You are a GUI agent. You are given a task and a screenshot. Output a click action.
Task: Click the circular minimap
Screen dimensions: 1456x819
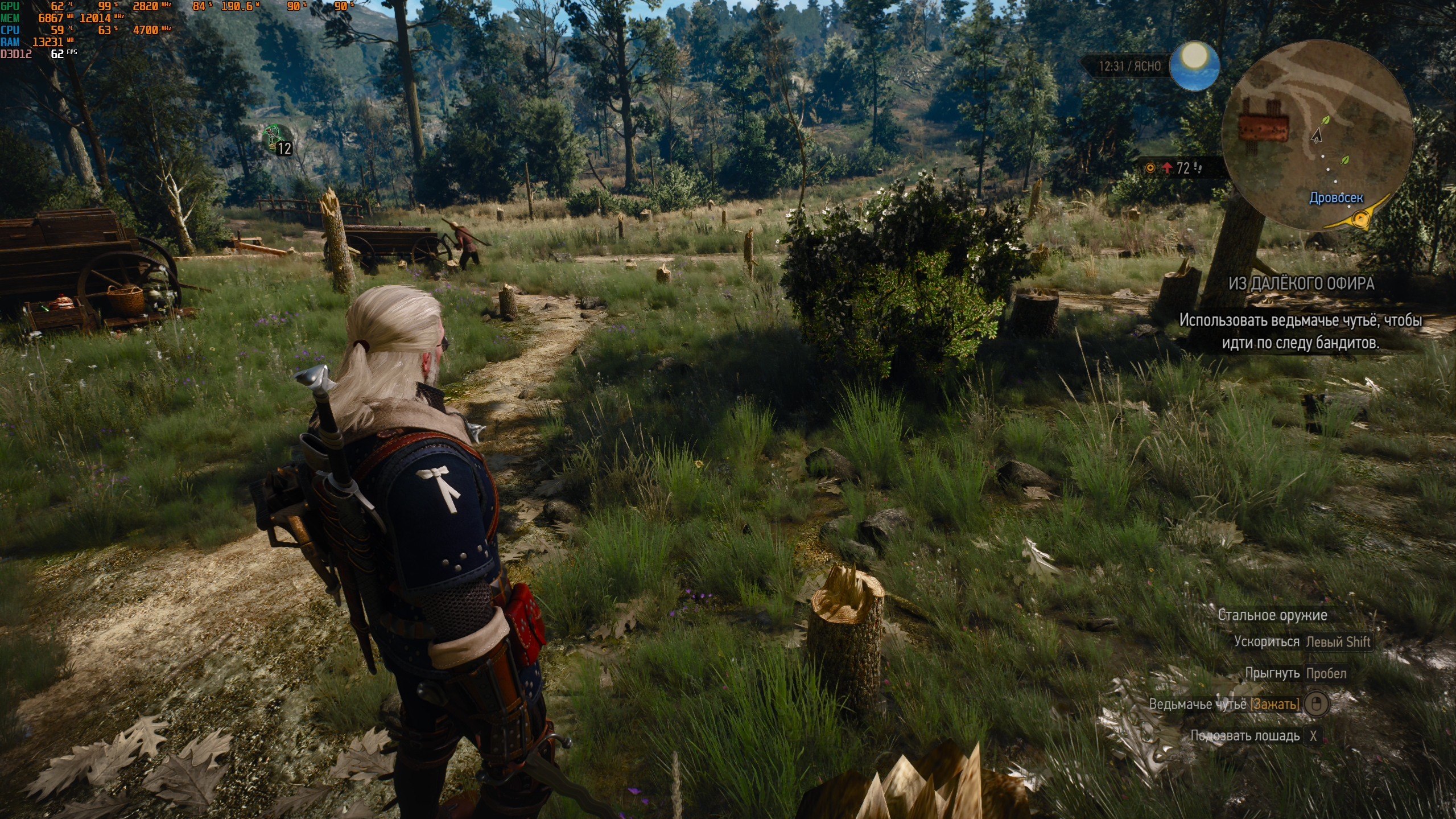1317,135
